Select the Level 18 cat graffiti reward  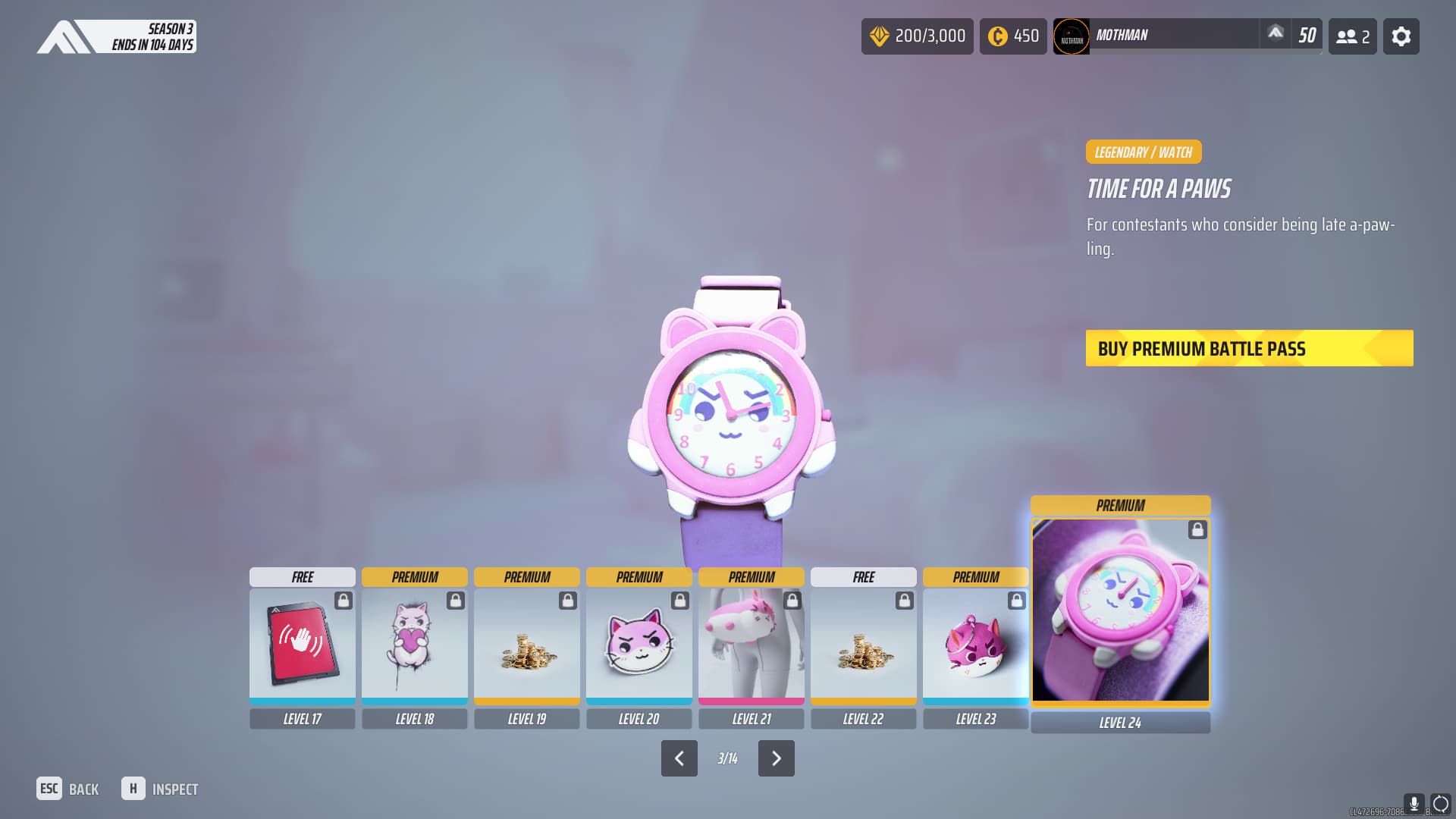click(x=414, y=644)
